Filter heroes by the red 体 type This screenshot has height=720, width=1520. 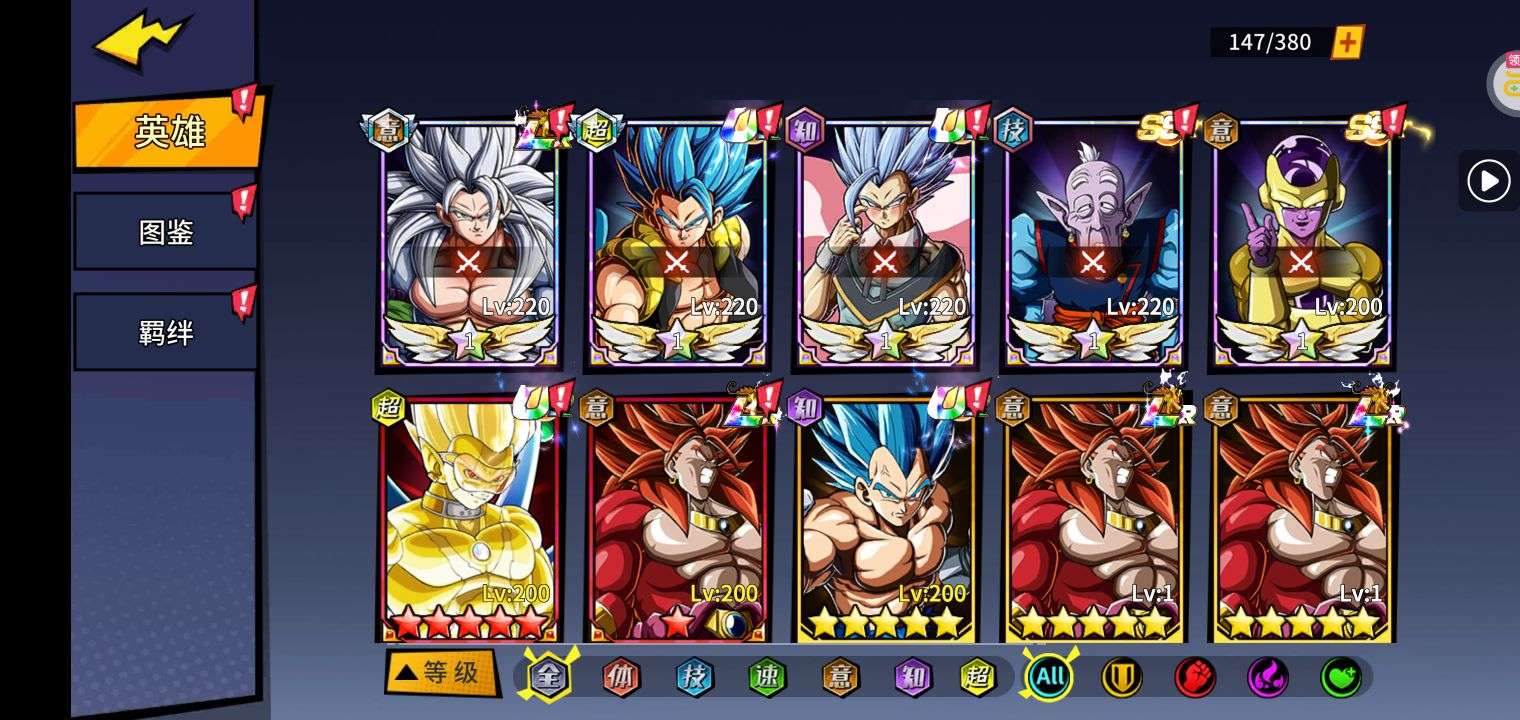[620, 677]
